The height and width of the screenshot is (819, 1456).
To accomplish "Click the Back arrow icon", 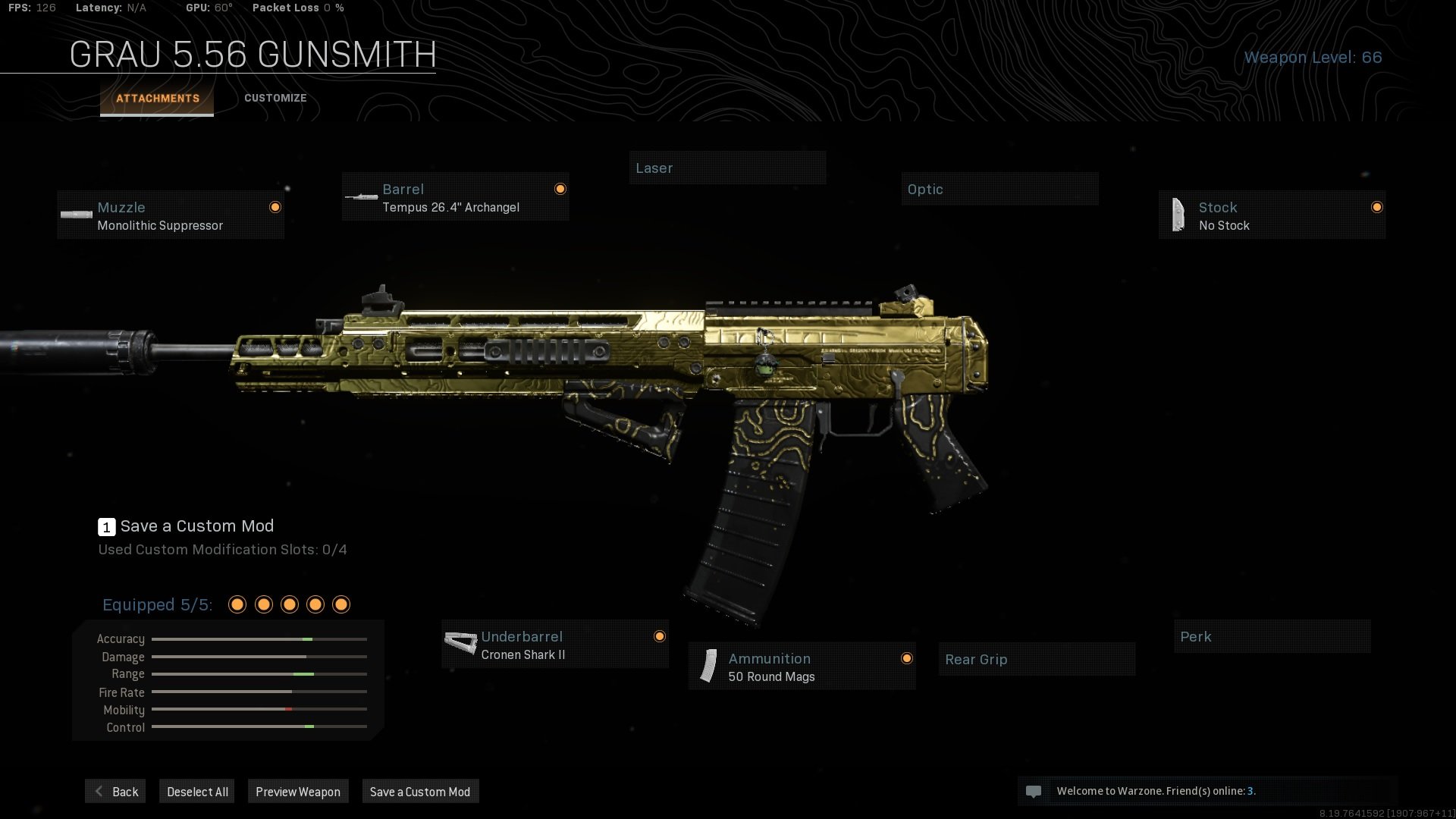I will click(x=98, y=791).
